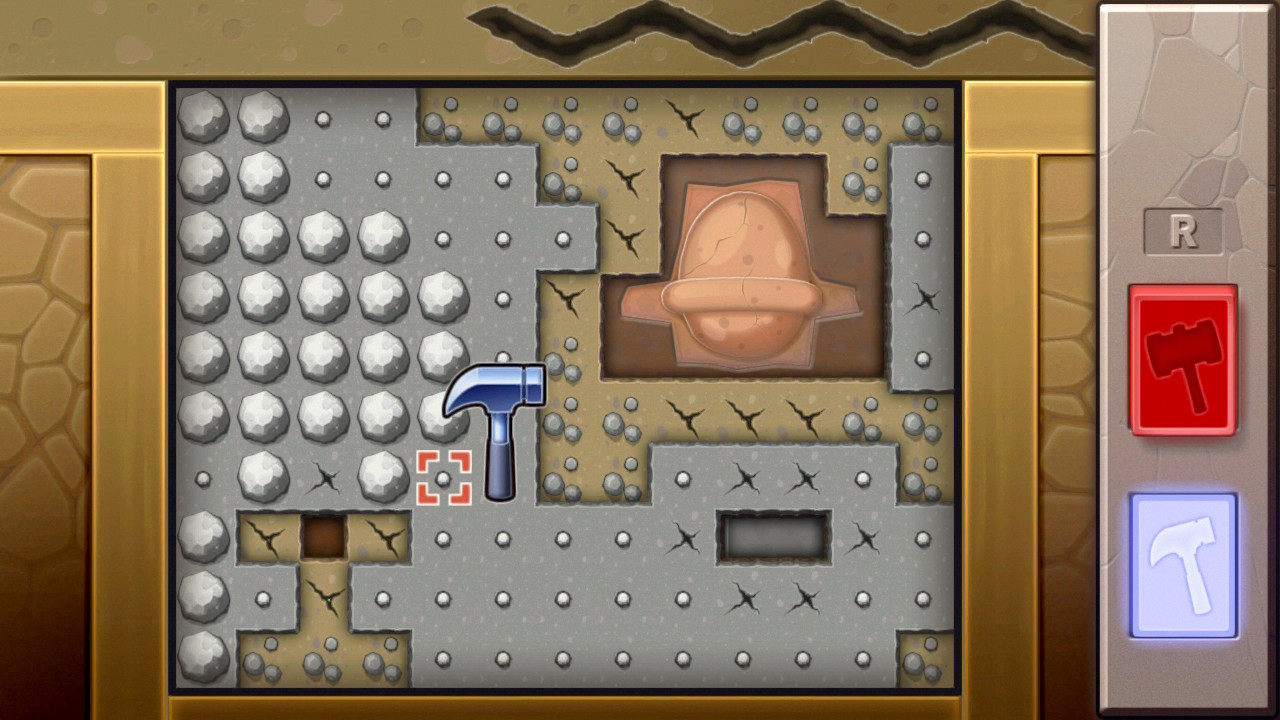
Task: Click the crack below the dark pit
Action: pyautogui.click(x=745, y=600)
